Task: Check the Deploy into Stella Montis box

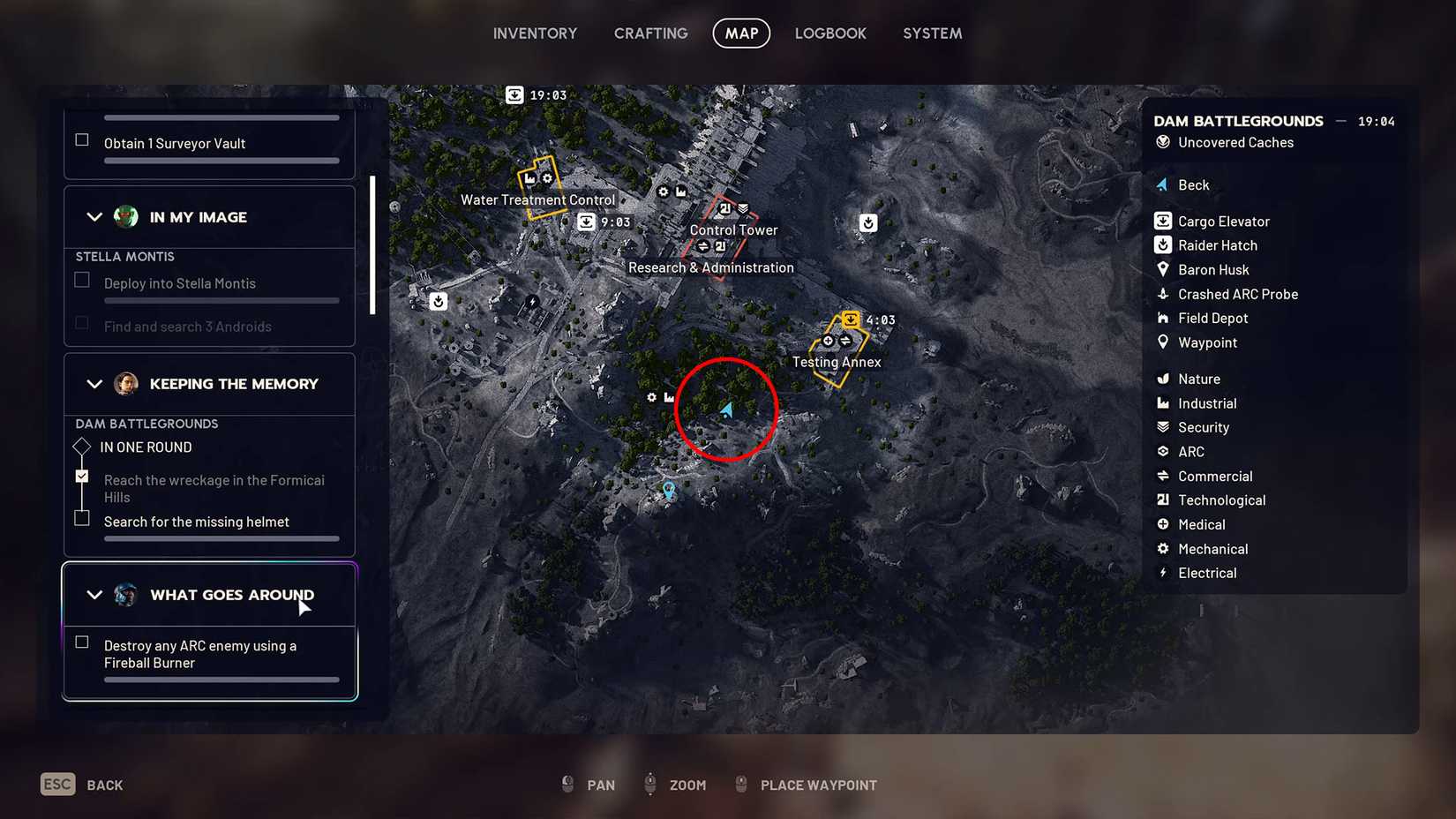Action: click(x=81, y=279)
